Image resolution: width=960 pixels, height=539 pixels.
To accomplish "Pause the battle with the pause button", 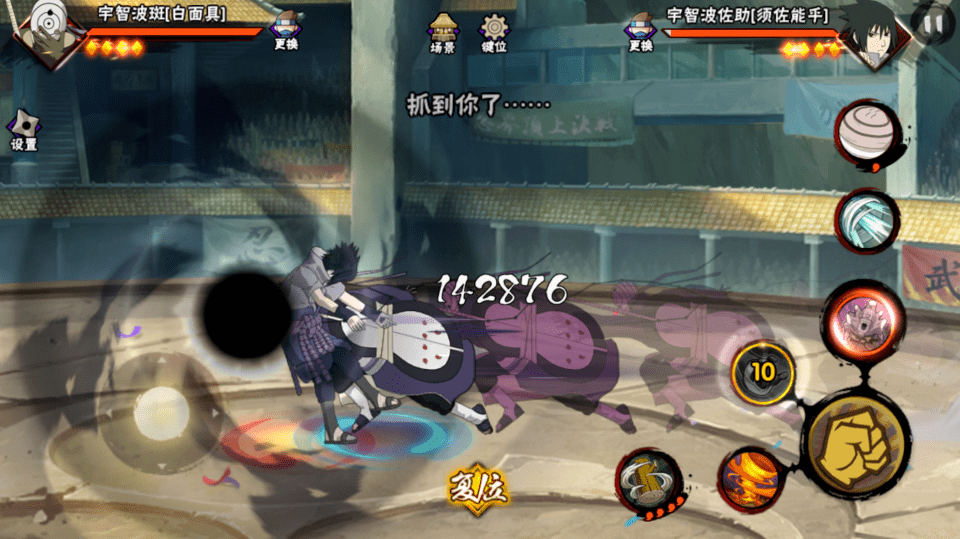I will pos(932,23).
